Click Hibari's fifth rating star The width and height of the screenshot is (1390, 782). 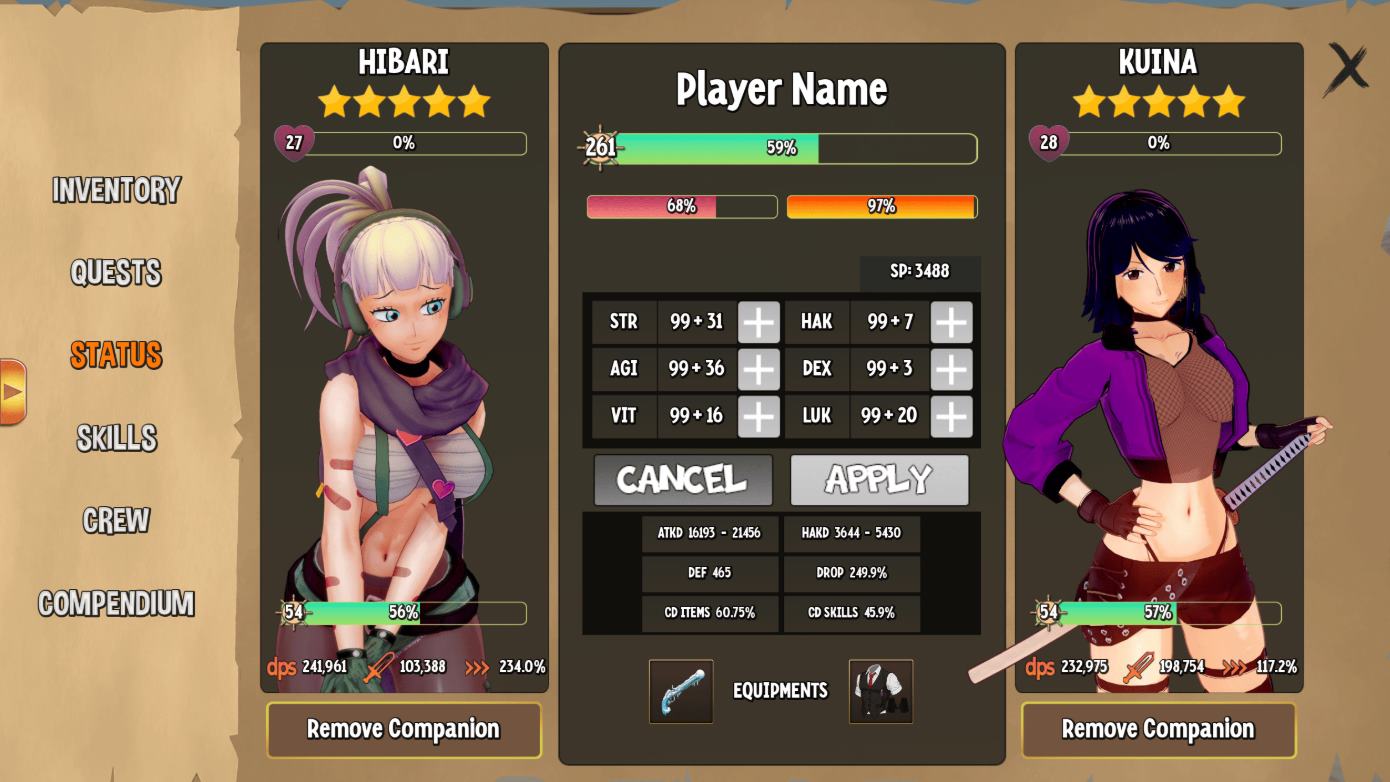pos(476,100)
